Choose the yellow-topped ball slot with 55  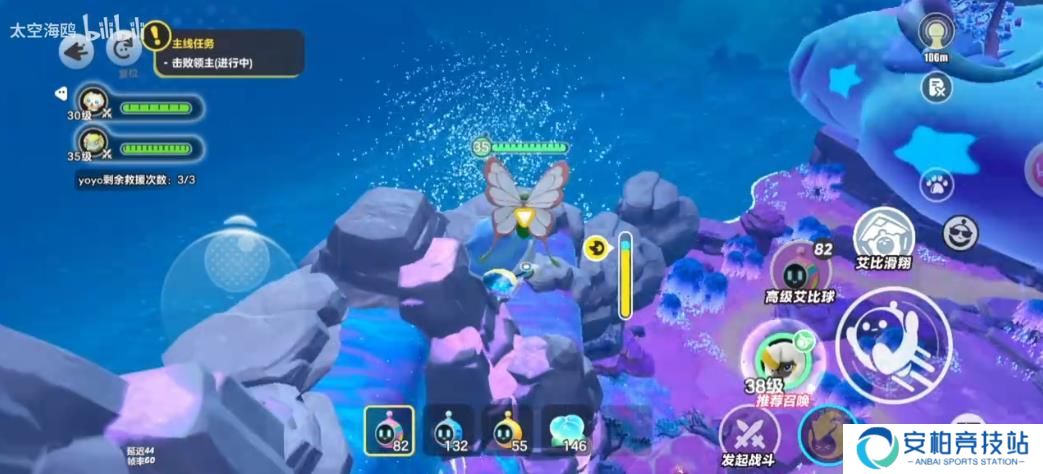tap(505, 431)
